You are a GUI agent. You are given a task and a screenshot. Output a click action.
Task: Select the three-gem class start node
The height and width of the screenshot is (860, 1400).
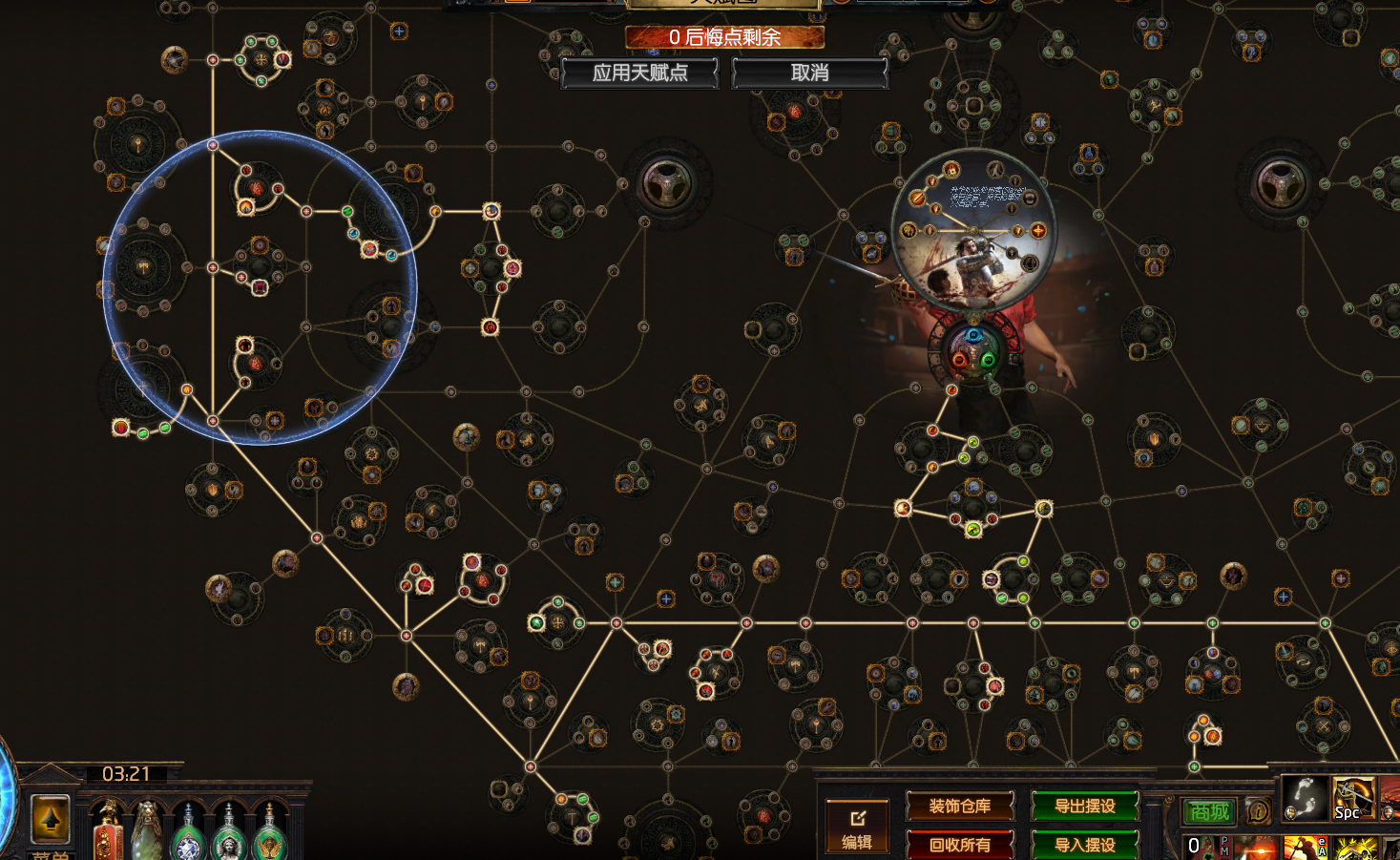pyautogui.click(x=972, y=349)
